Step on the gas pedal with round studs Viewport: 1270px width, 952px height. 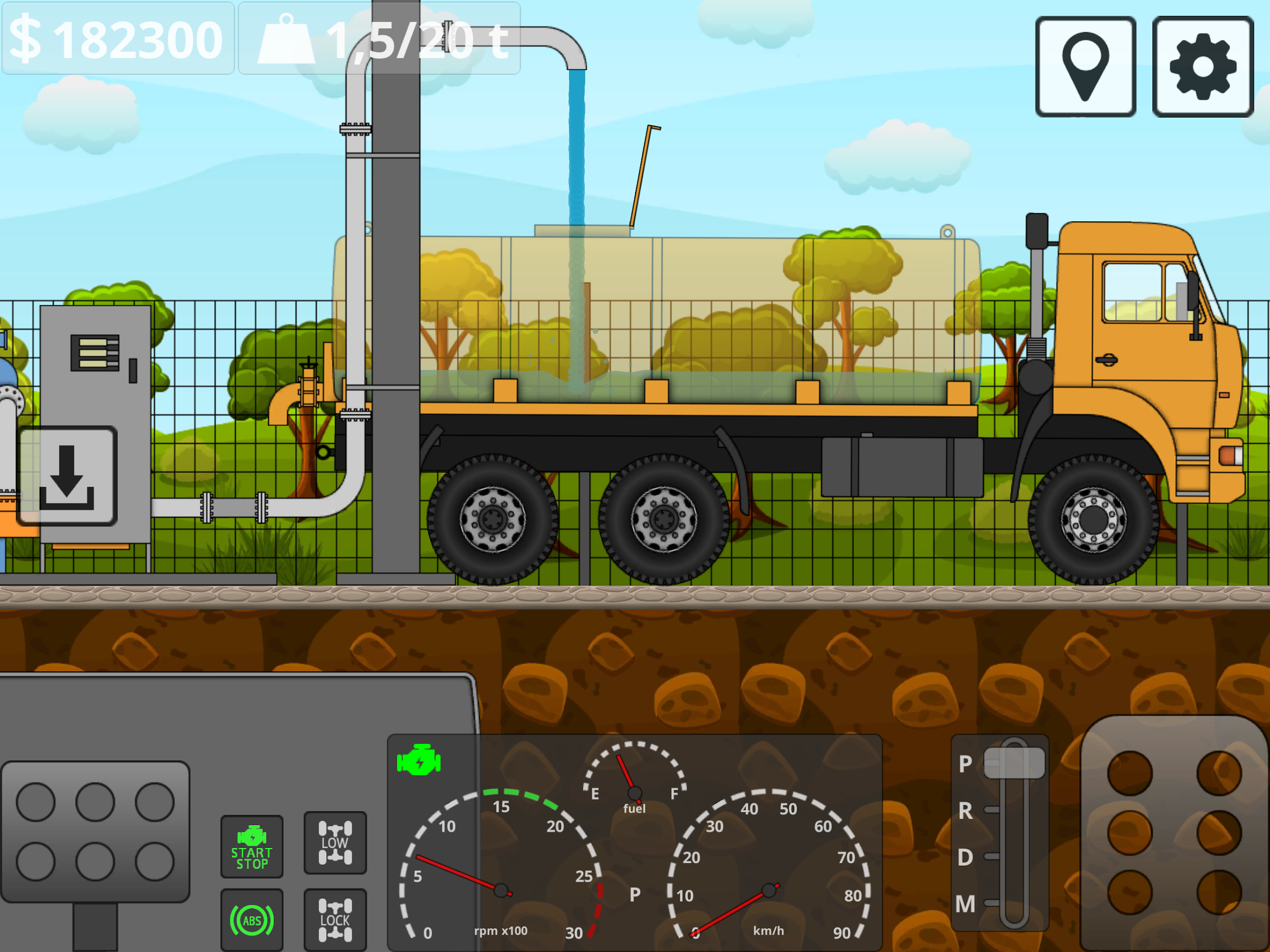(x=1174, y=832)
